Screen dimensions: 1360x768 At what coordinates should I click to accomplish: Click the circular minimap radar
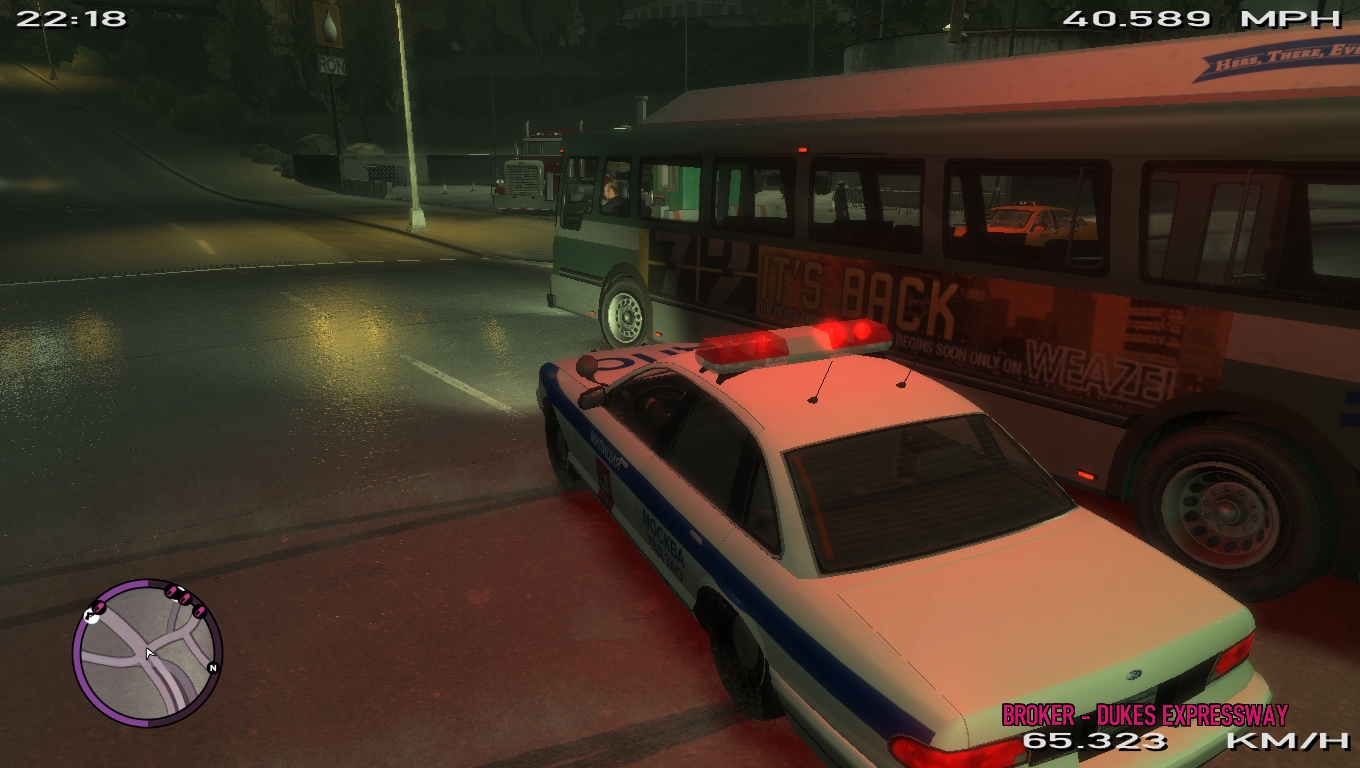tap(147, 653)
